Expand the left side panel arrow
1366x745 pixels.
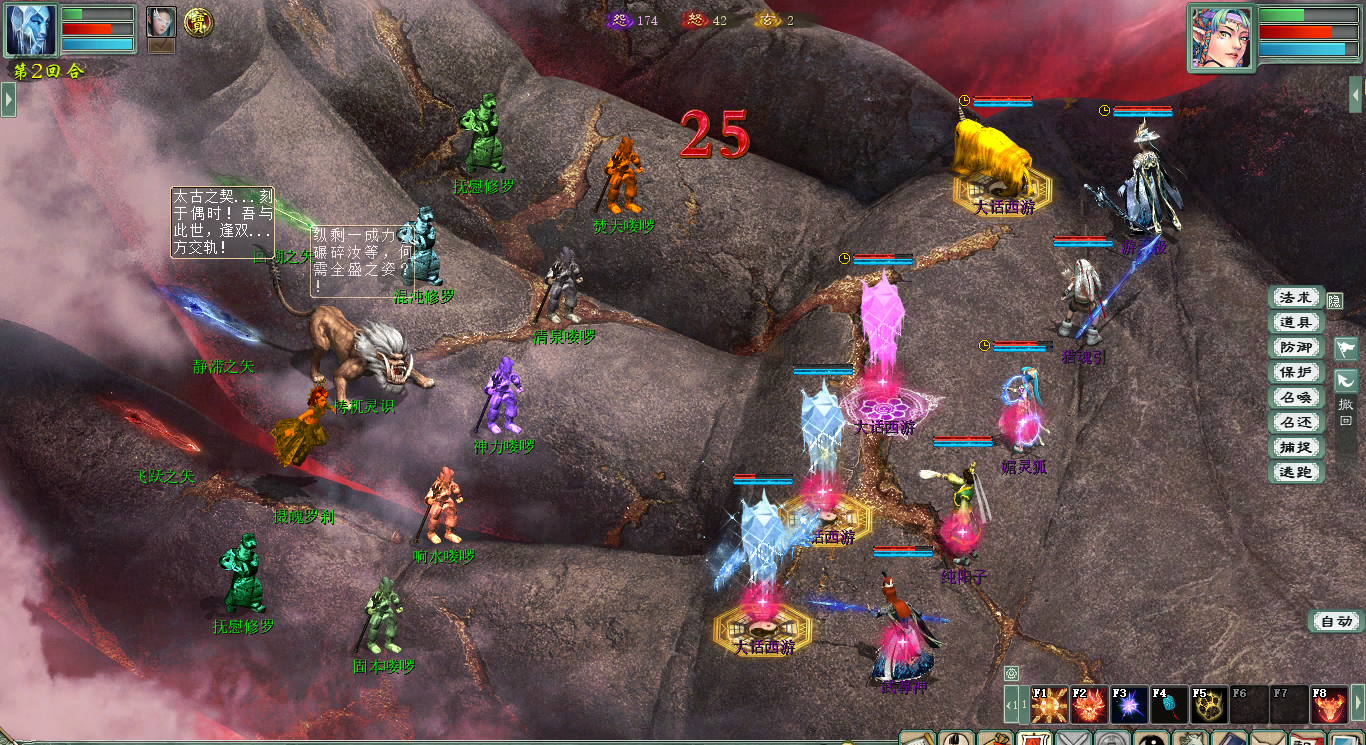8,100
